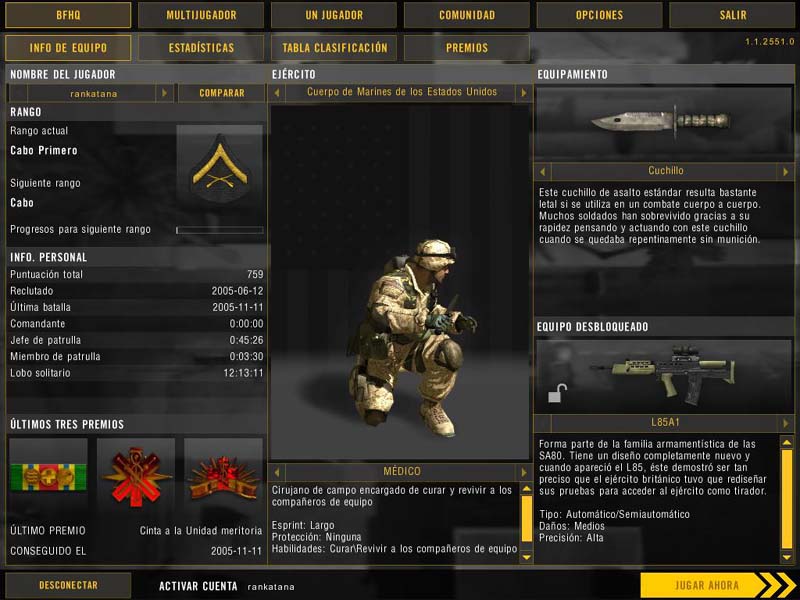Image resolution: width=800 pixels, height=600 pixels.
Task: Switch to the Estadísticas tab
Action: (x=201, y=48)
